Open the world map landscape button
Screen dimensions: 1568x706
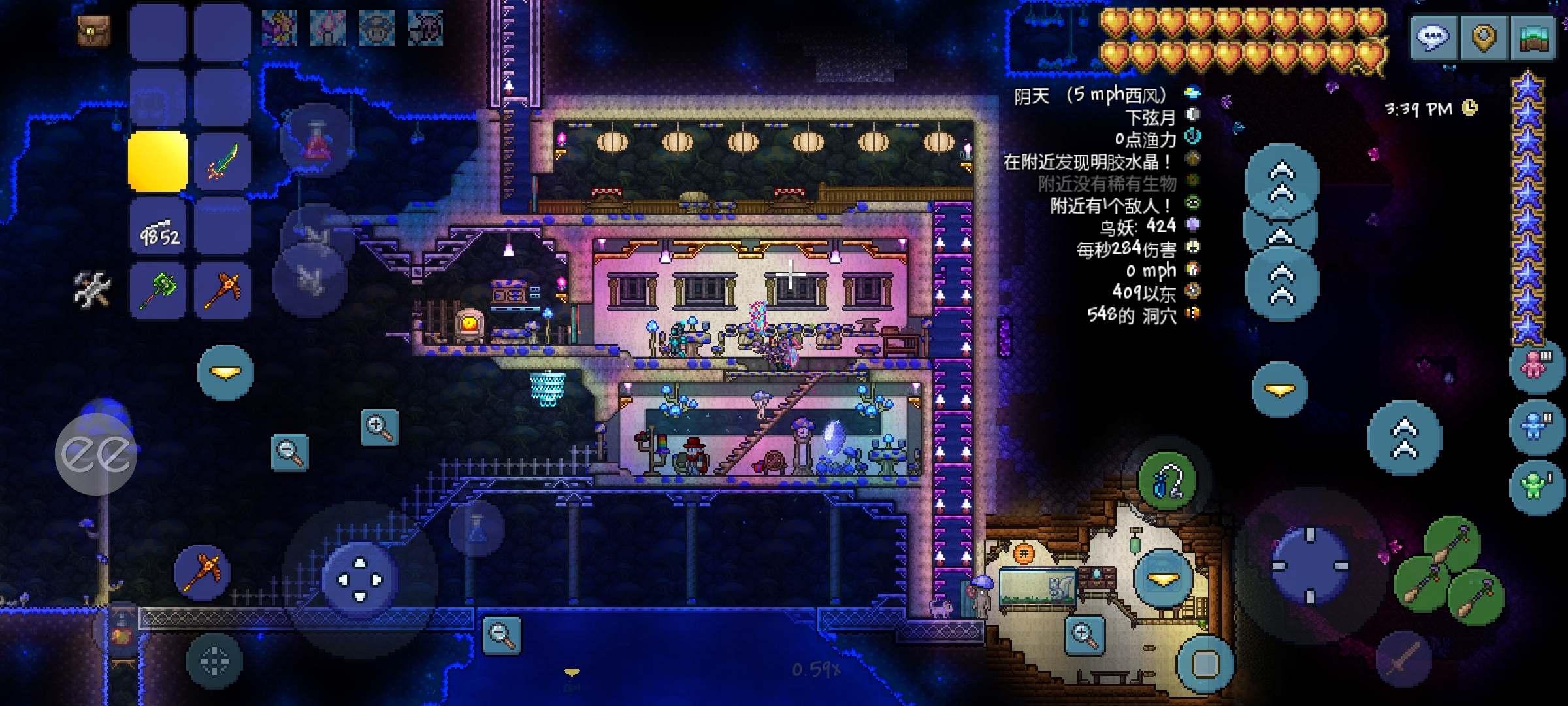point(1533,37)
